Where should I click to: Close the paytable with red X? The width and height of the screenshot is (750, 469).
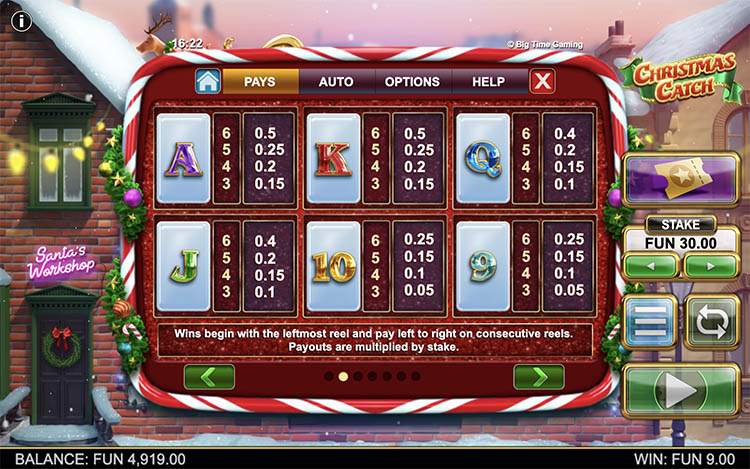tap(542, 82)
